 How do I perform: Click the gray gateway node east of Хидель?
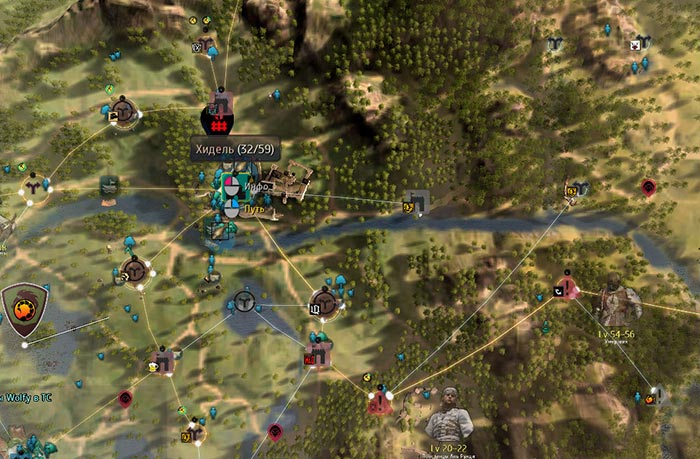[x=418, y=203]
